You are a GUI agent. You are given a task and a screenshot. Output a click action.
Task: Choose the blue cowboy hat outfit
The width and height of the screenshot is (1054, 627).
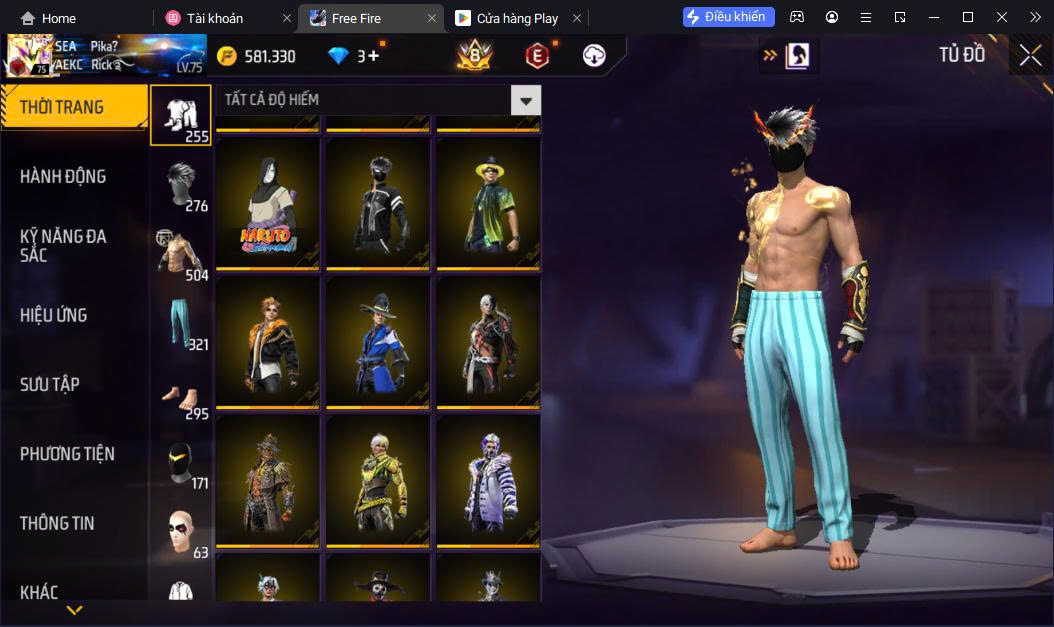tap(378, 341)
